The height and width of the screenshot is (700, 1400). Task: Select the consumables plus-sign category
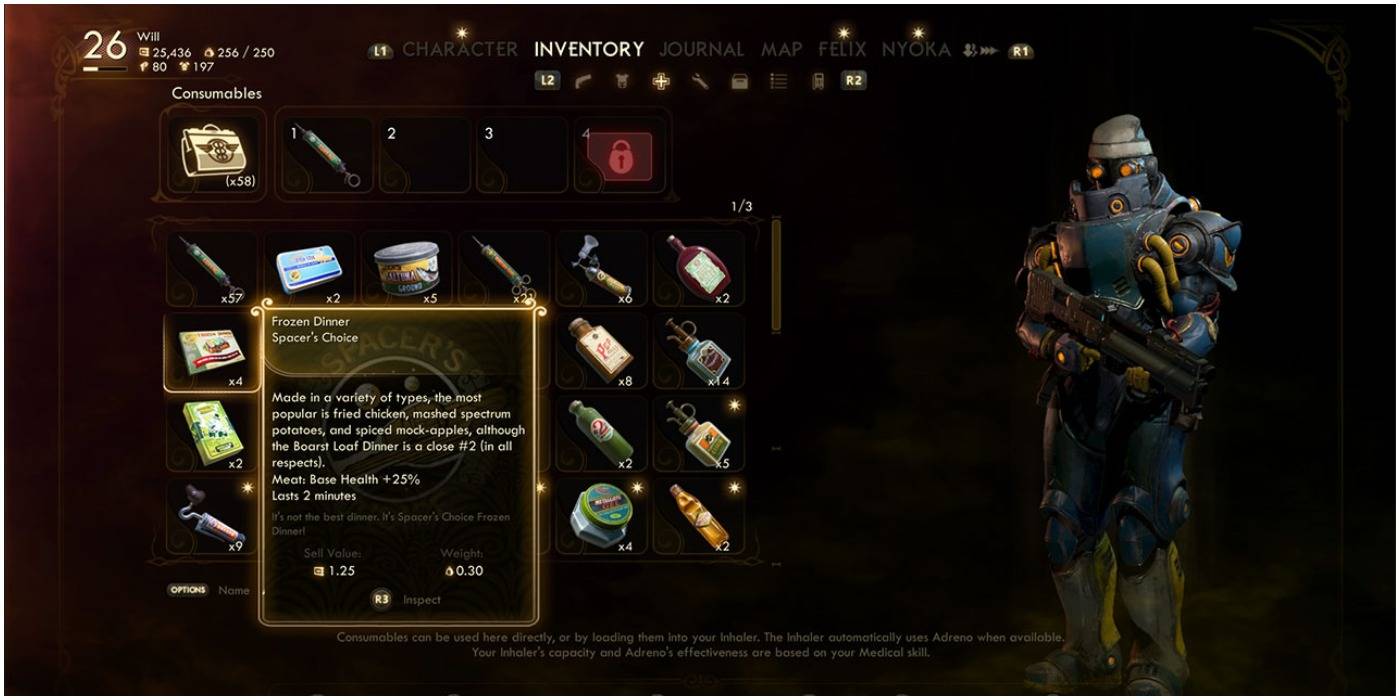(661, 82)
